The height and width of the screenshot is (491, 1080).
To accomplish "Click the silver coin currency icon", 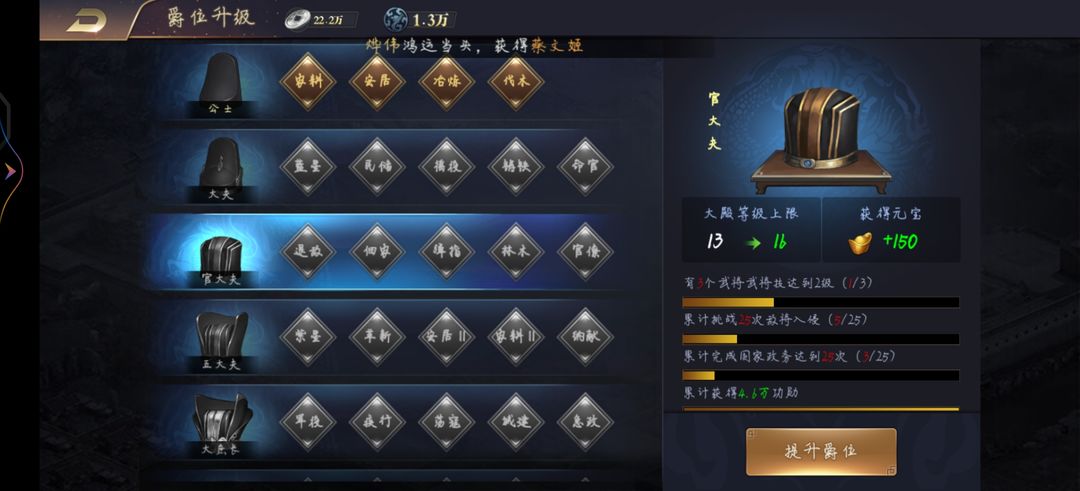I will click(x=297, y=18).
